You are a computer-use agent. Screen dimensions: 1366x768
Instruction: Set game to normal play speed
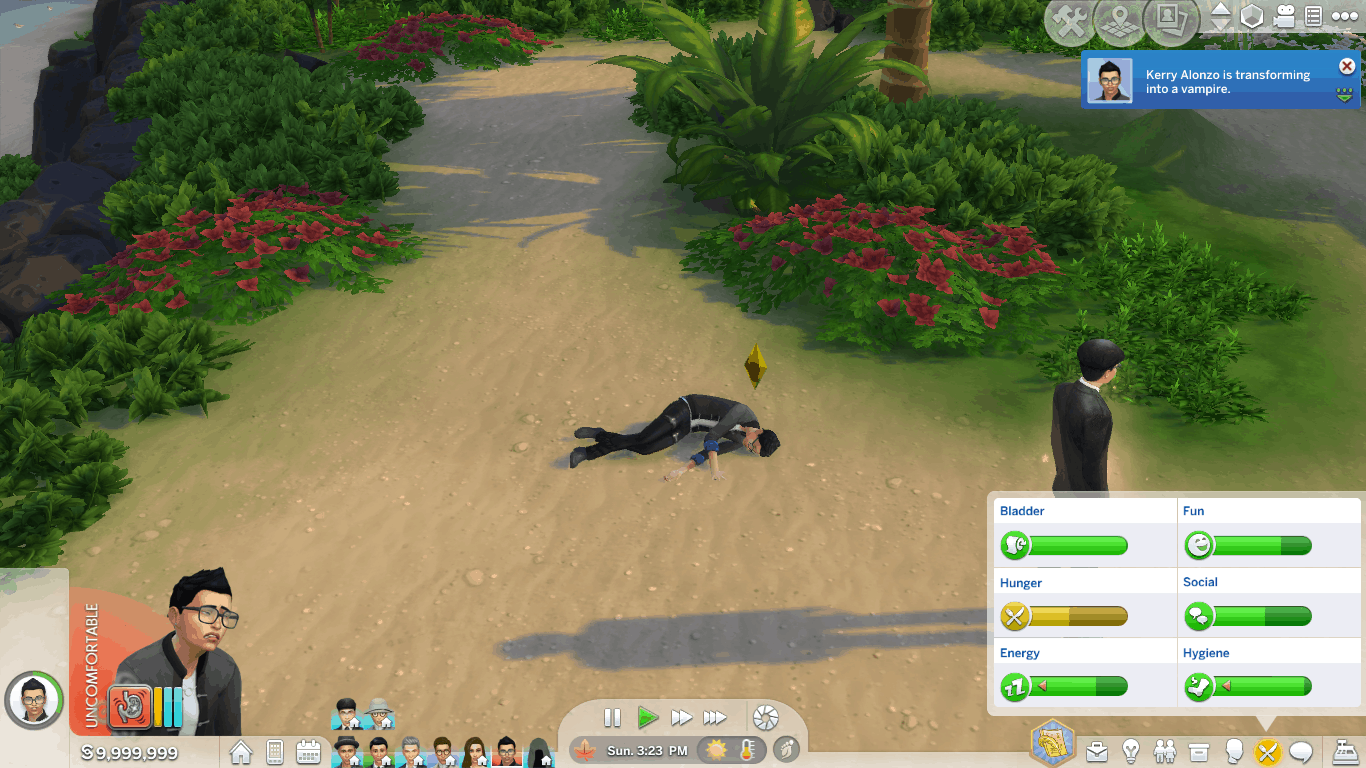coord(647,717)
